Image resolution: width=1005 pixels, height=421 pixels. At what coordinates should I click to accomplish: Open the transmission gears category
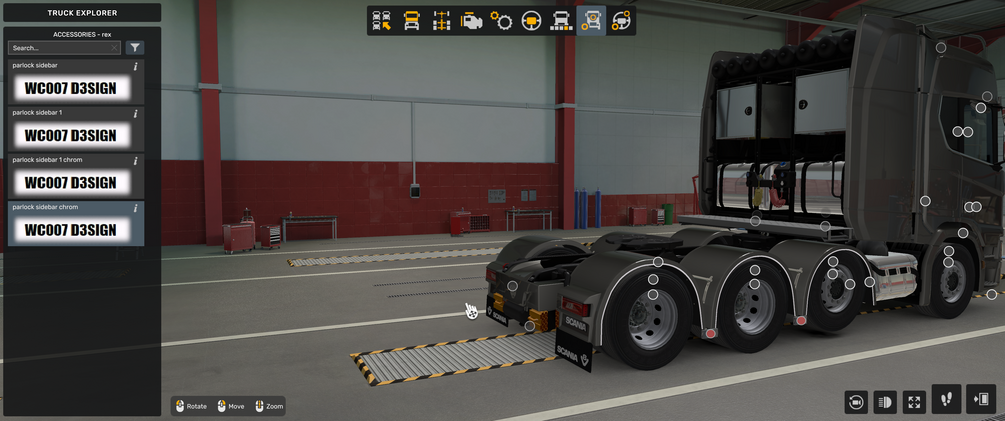tap(501, 20)
